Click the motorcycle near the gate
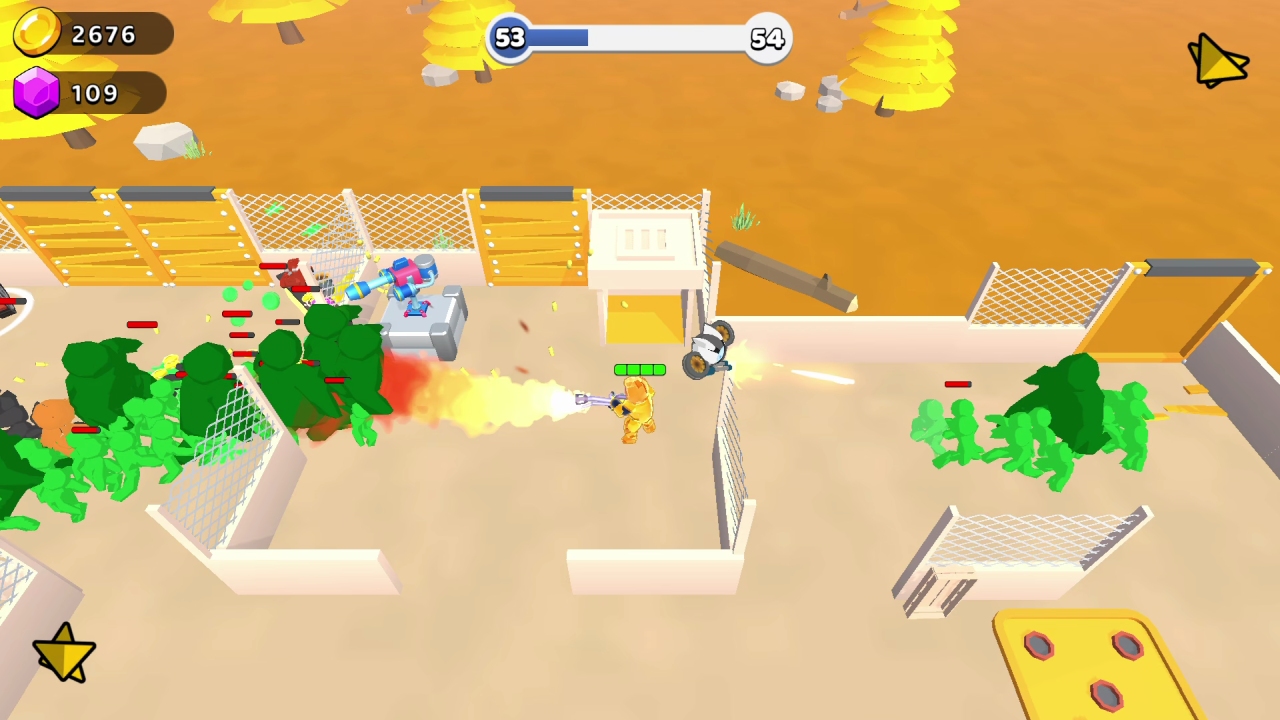 point(710,350)
